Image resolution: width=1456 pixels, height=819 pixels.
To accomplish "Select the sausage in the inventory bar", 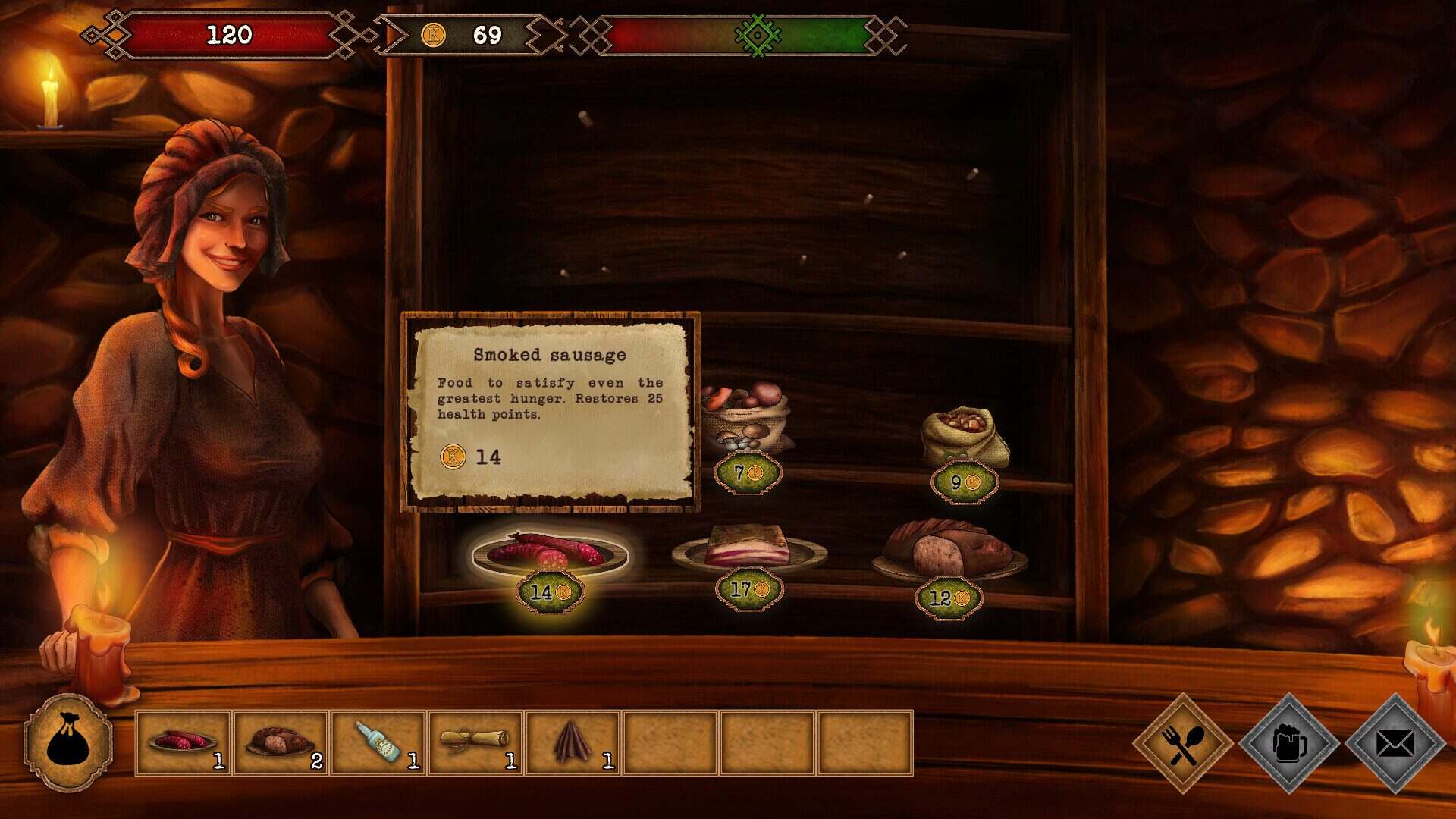I will (183, 742).
